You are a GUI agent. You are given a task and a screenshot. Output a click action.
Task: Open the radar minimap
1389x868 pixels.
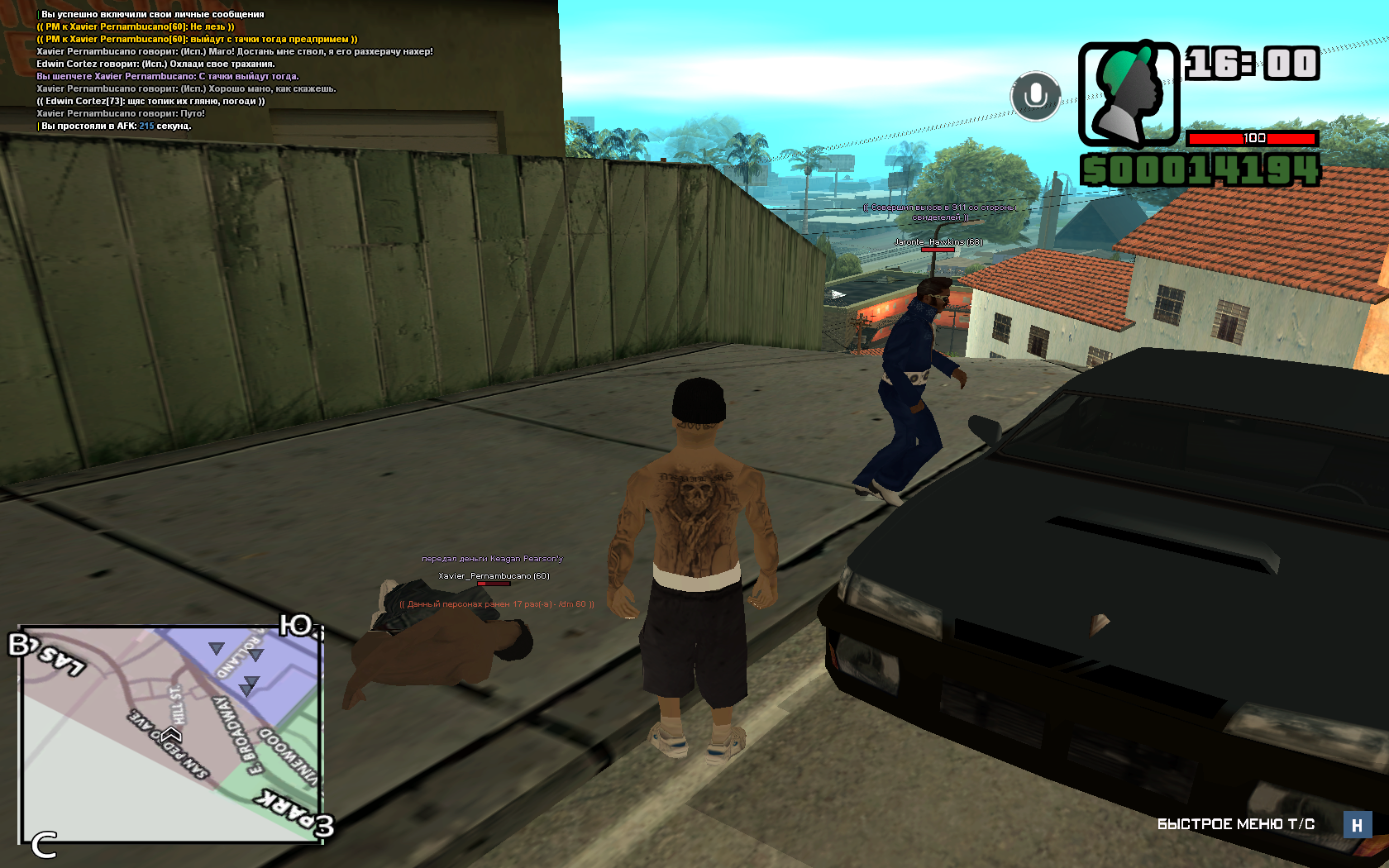pyautogui.click(x=170, y=734)
